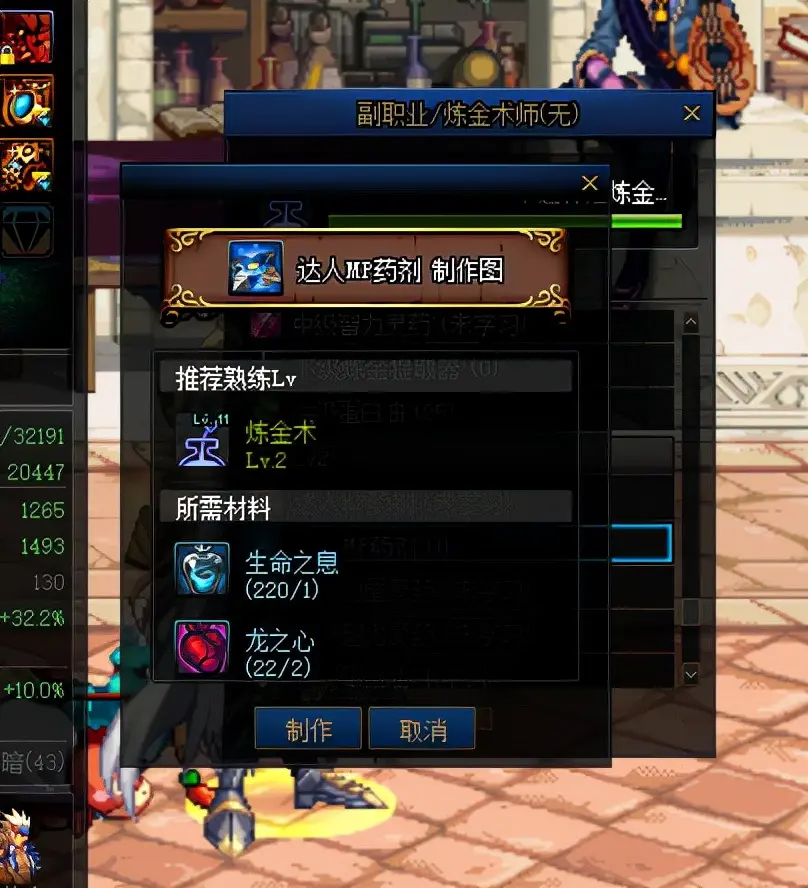
Task: Select the blue gem amulet icon
Action: pyautogui.click(x=26, y=100)
